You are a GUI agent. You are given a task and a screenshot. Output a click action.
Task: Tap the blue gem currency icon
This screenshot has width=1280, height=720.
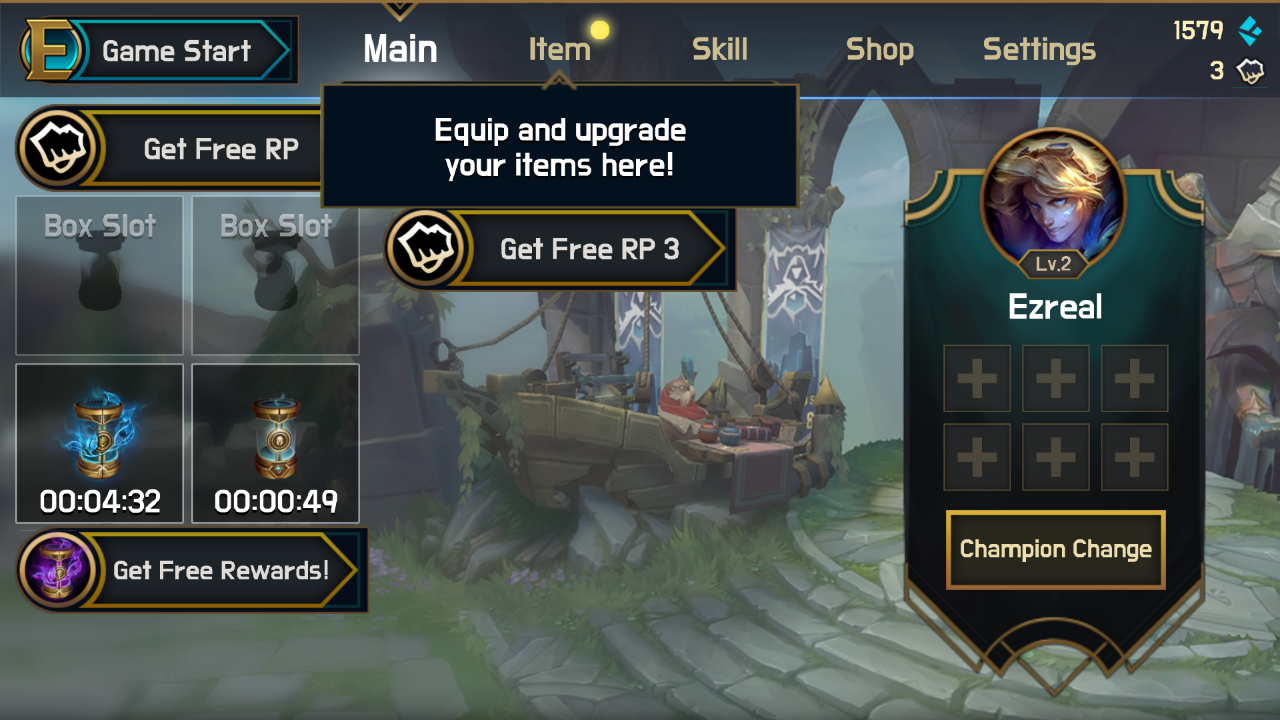(x=1249, y=31)
